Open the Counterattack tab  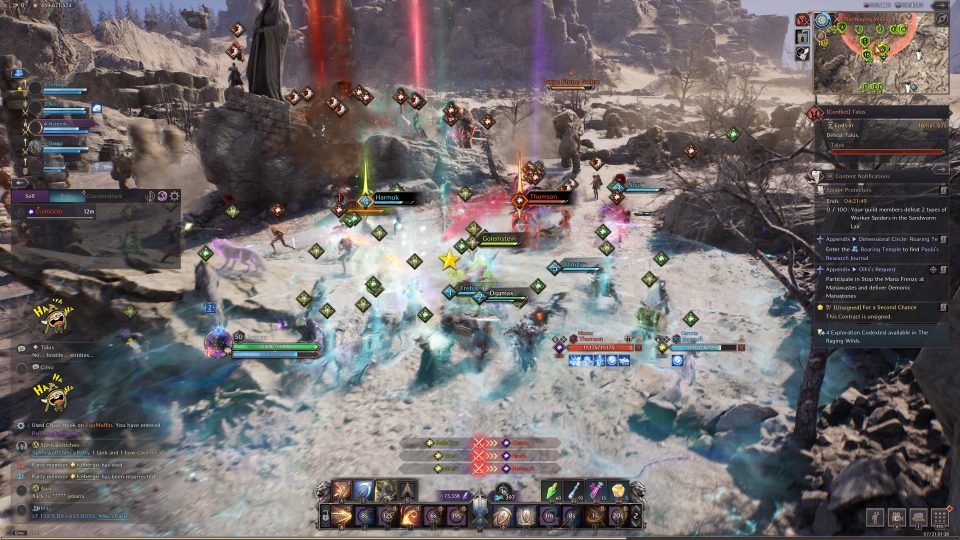(x=104, y=197)
